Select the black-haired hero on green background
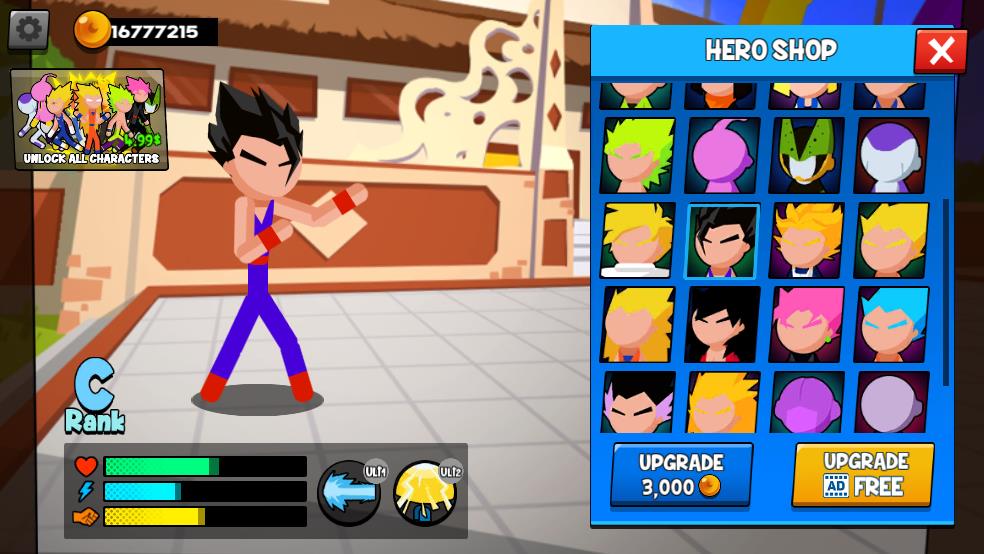This screenshot has width=984, height=554. click(x=722, y=241)
